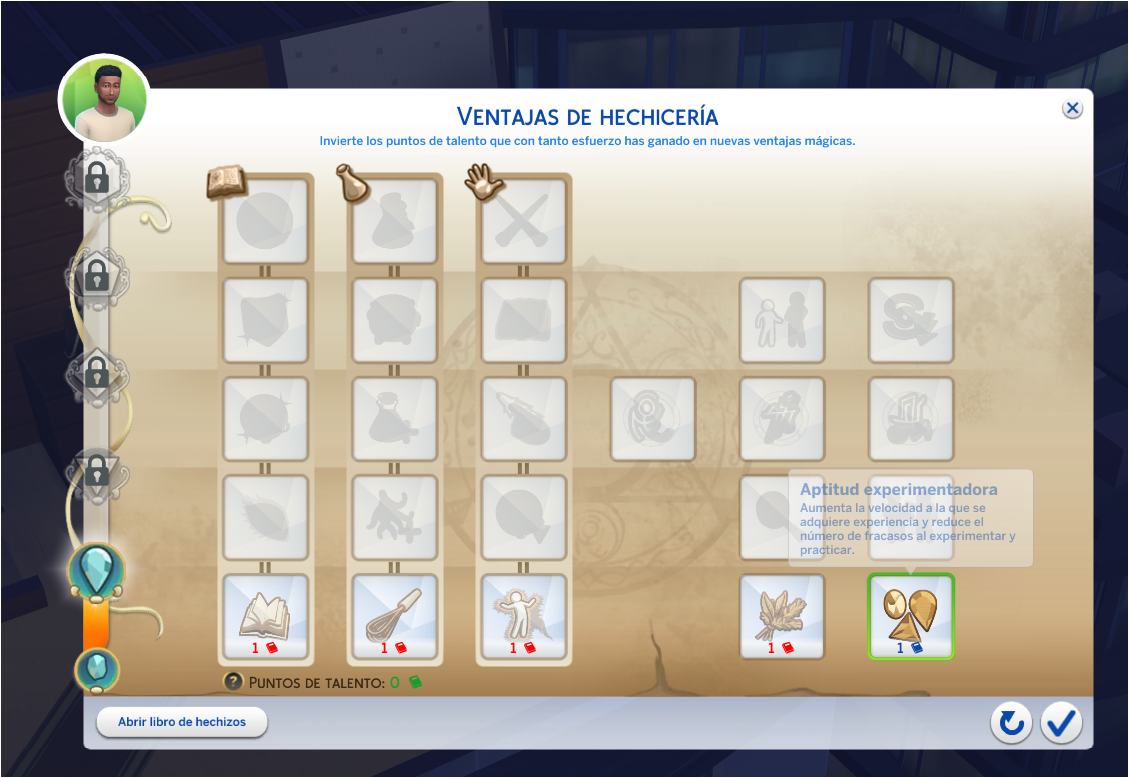Click the small blue crystal rank marker
The image size is (1129, 778).
click(x=97, y=669)
